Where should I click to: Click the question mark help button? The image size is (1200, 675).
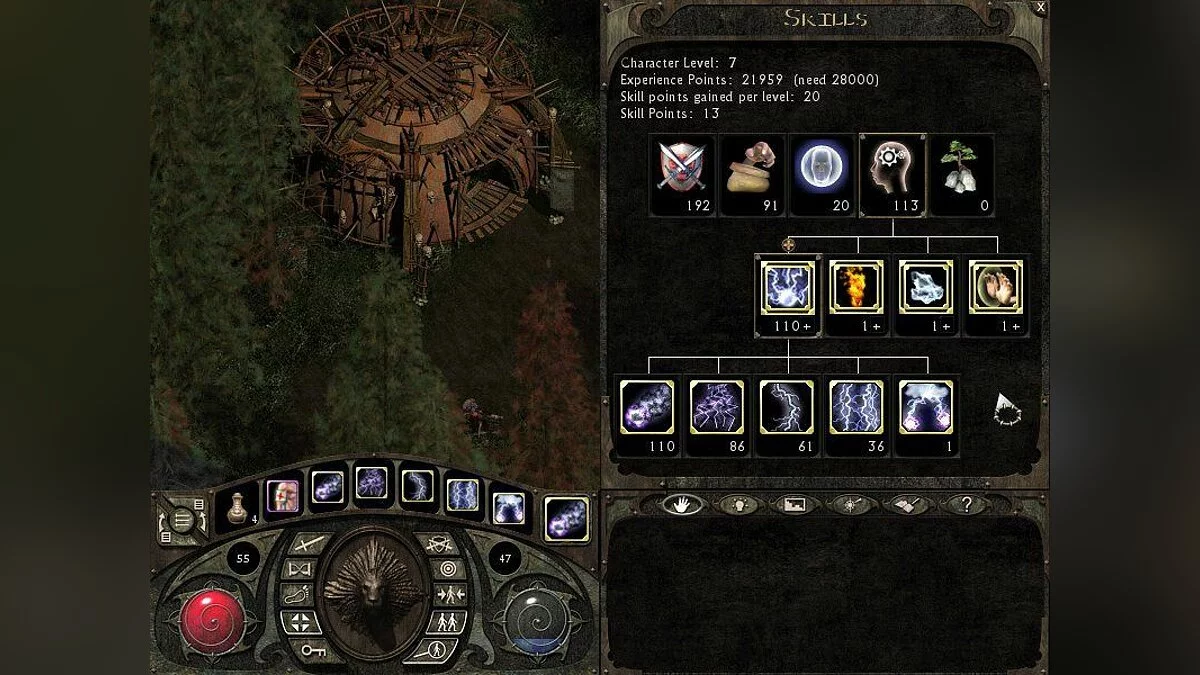click(x=966, y=504)
